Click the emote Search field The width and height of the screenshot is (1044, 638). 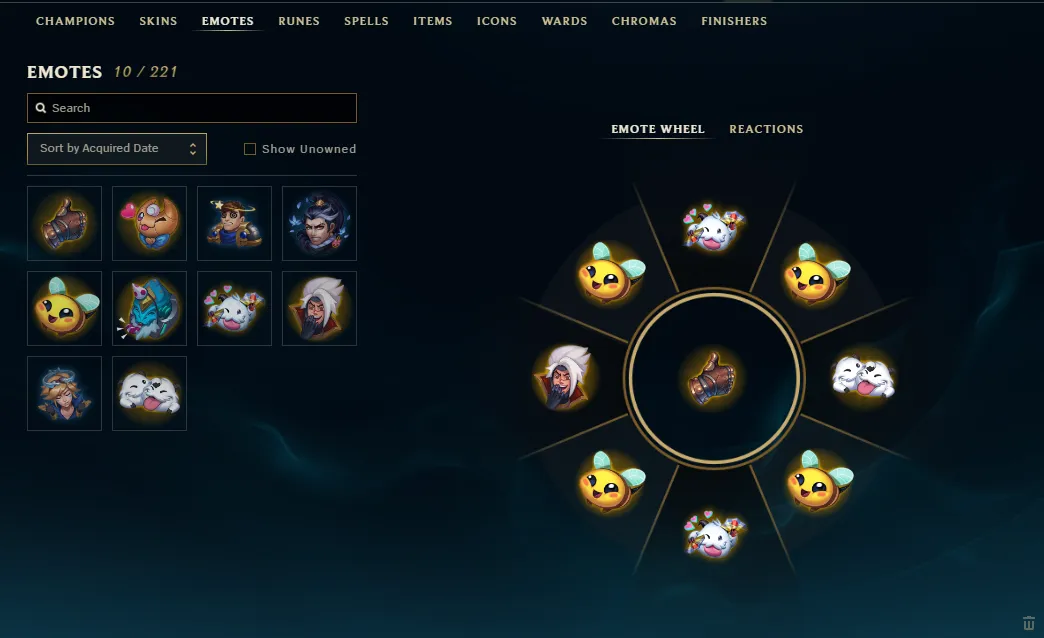click(x=192, y=108)
